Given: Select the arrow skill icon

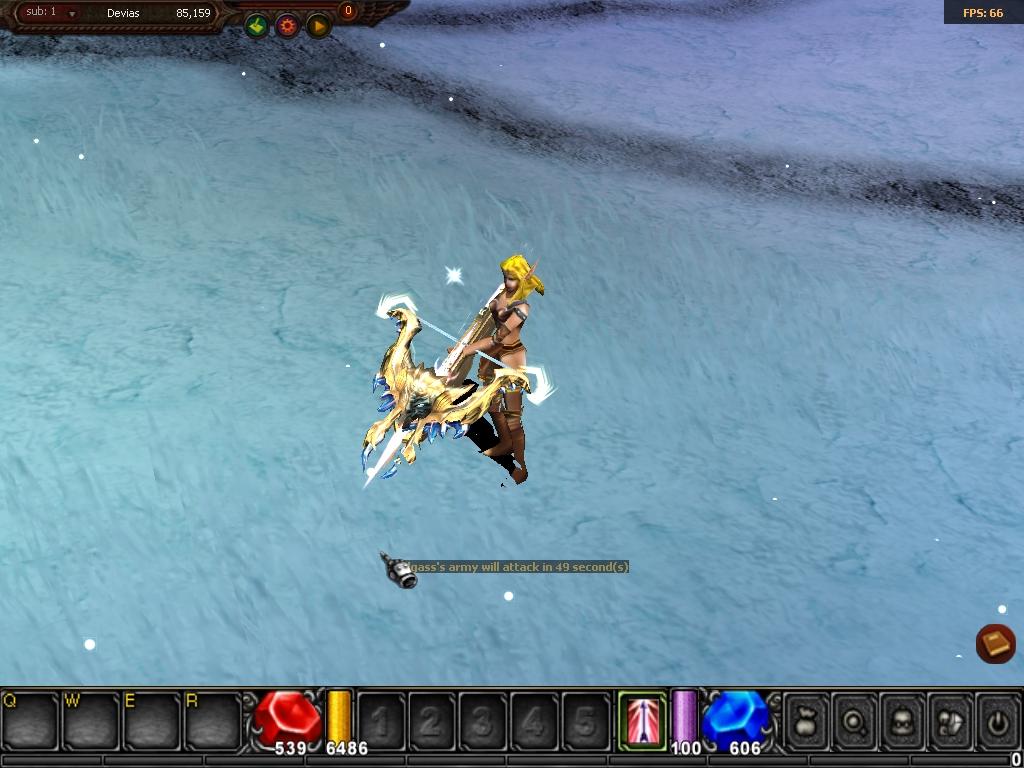Looking at the screenshot, I should 642,718.
